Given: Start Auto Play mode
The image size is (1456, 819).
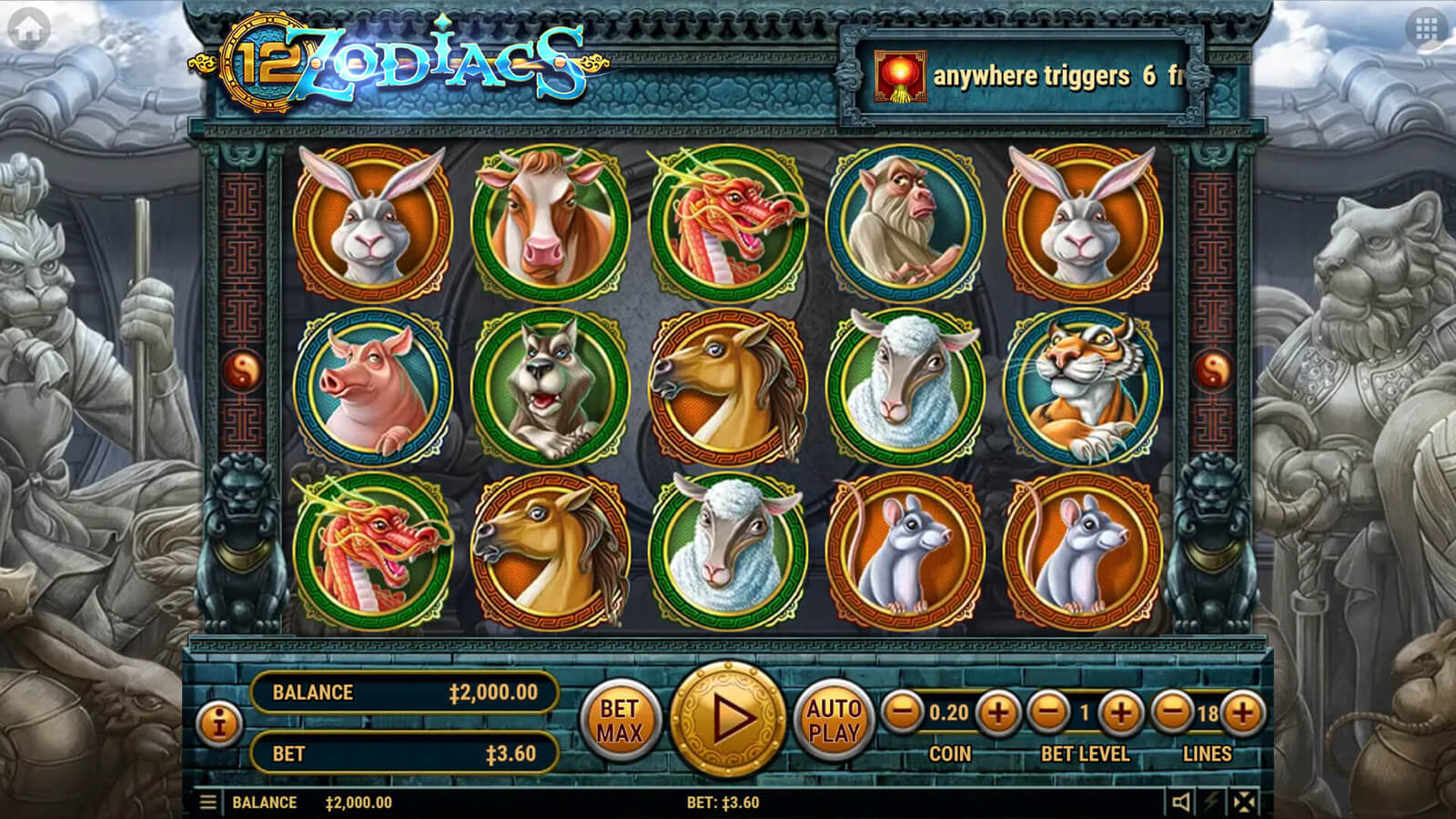Looking at the screenshot, I should click(x=834, y=720).
